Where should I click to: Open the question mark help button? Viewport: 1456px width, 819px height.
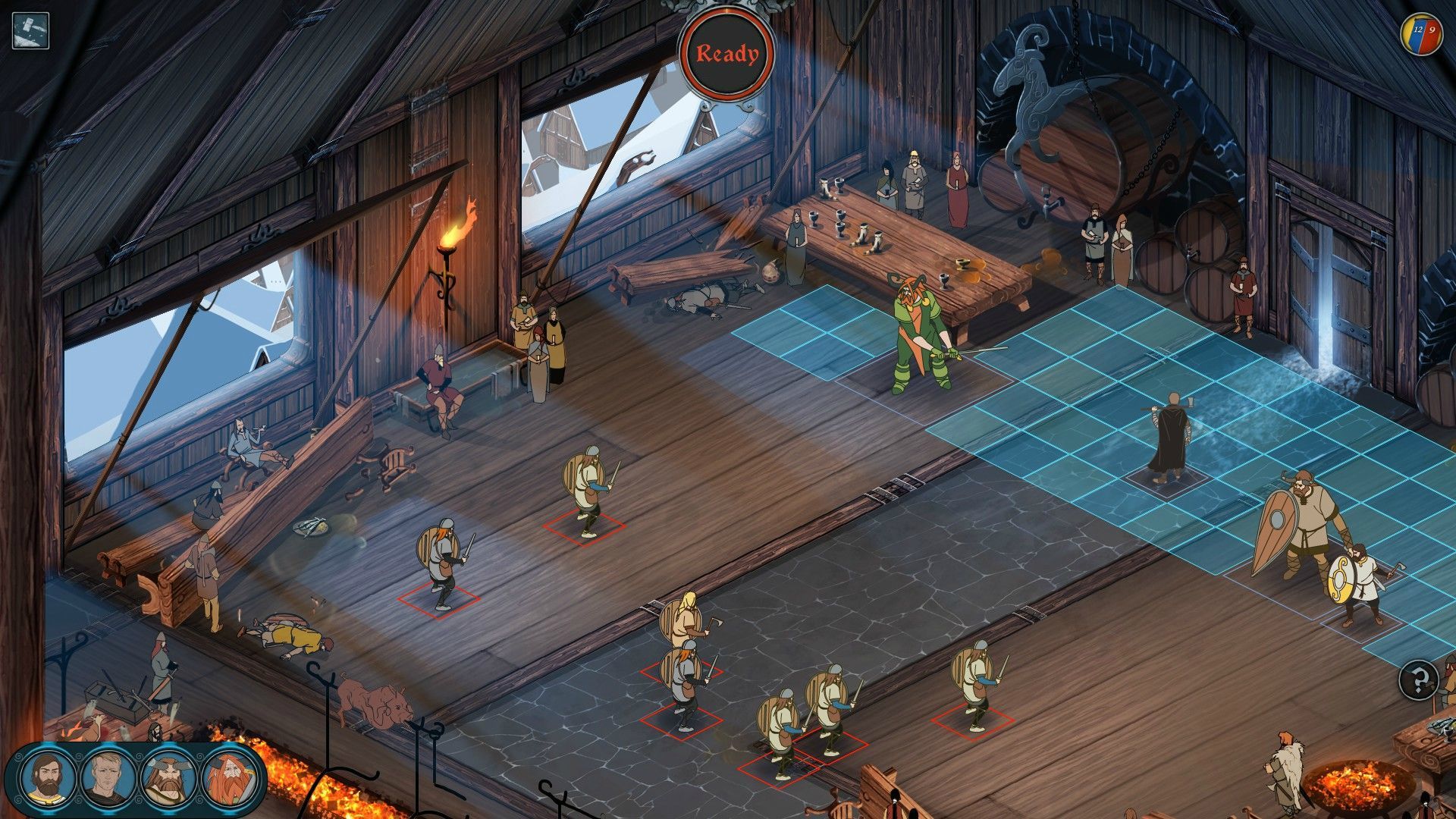click(x=1419, y=679)
